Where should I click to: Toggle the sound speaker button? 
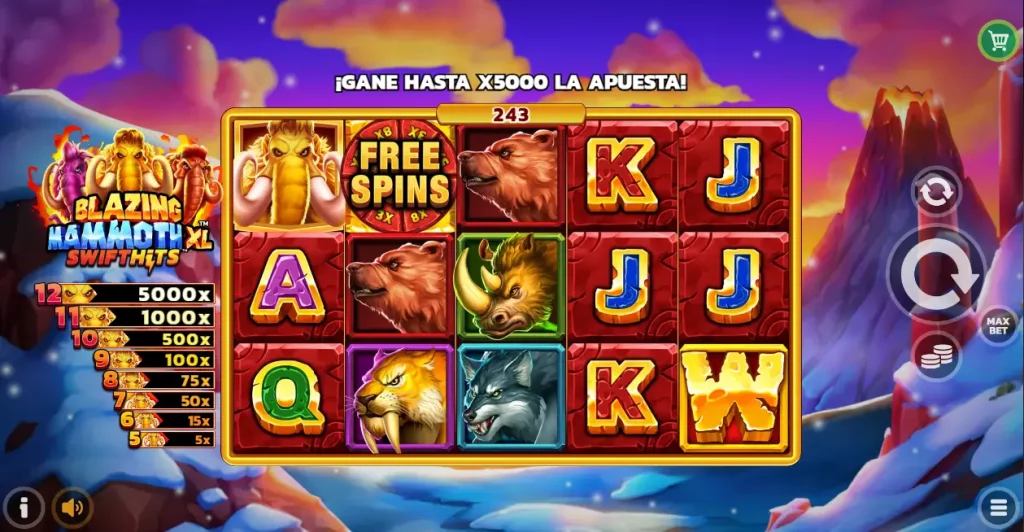tap(71, 507)
